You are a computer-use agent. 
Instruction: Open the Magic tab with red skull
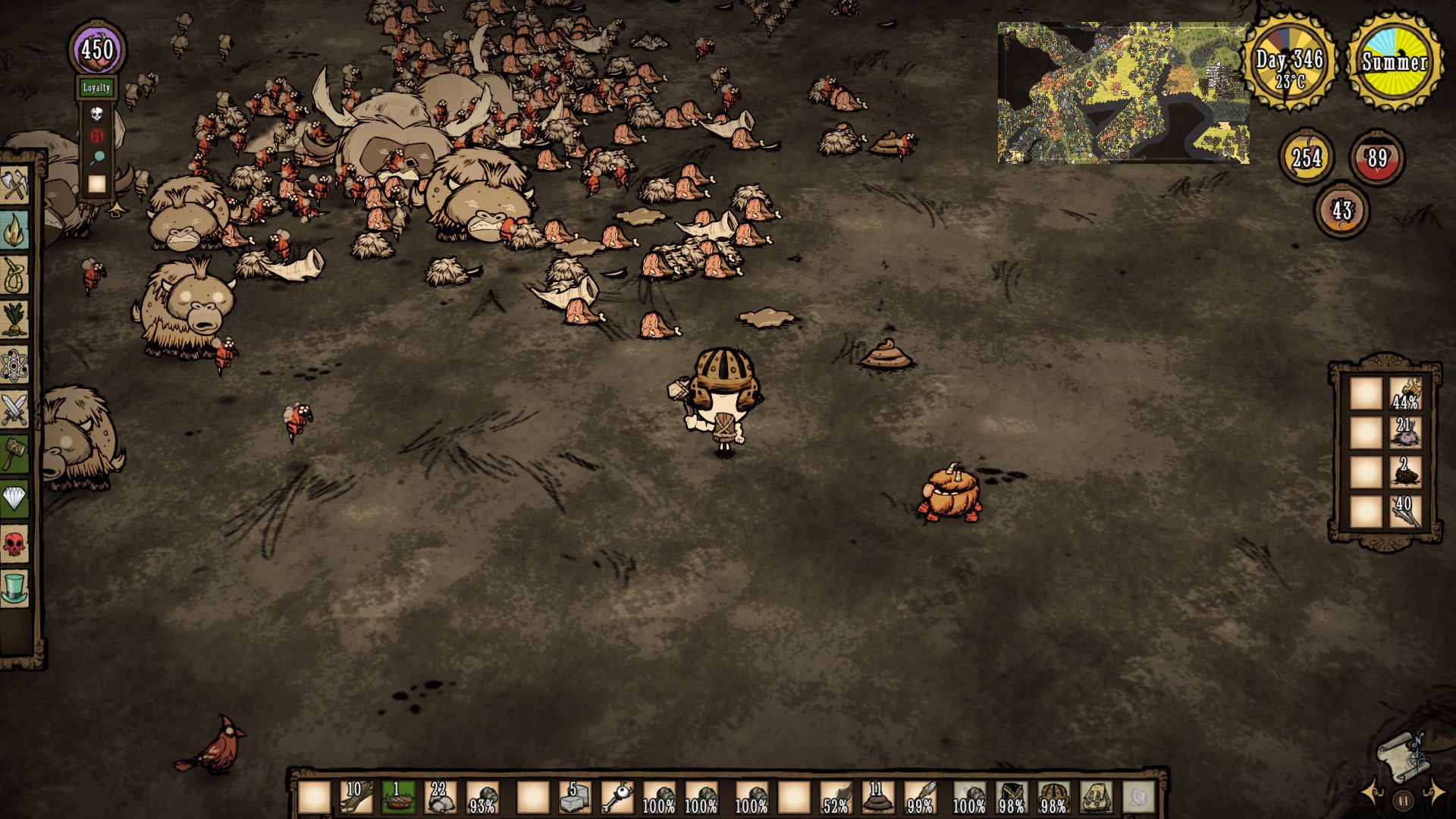point(14,543)
